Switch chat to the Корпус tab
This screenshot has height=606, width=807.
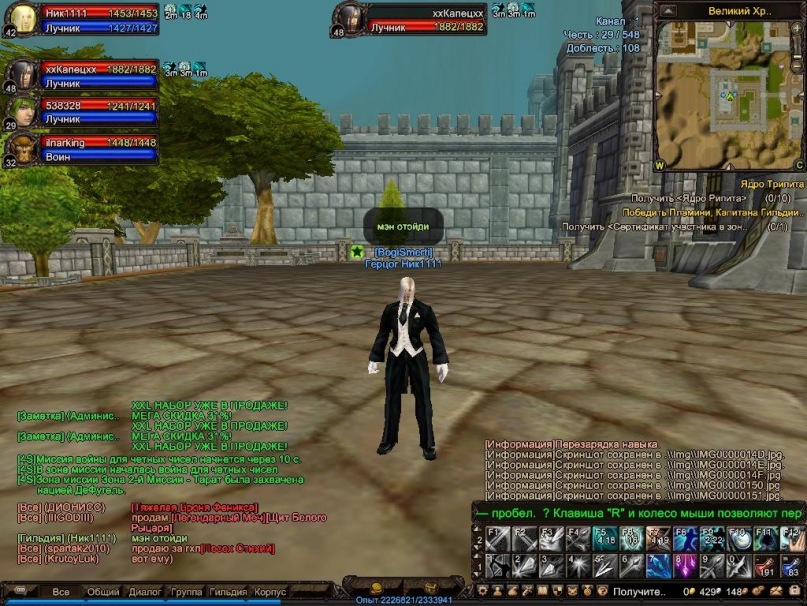pos(270,592)
